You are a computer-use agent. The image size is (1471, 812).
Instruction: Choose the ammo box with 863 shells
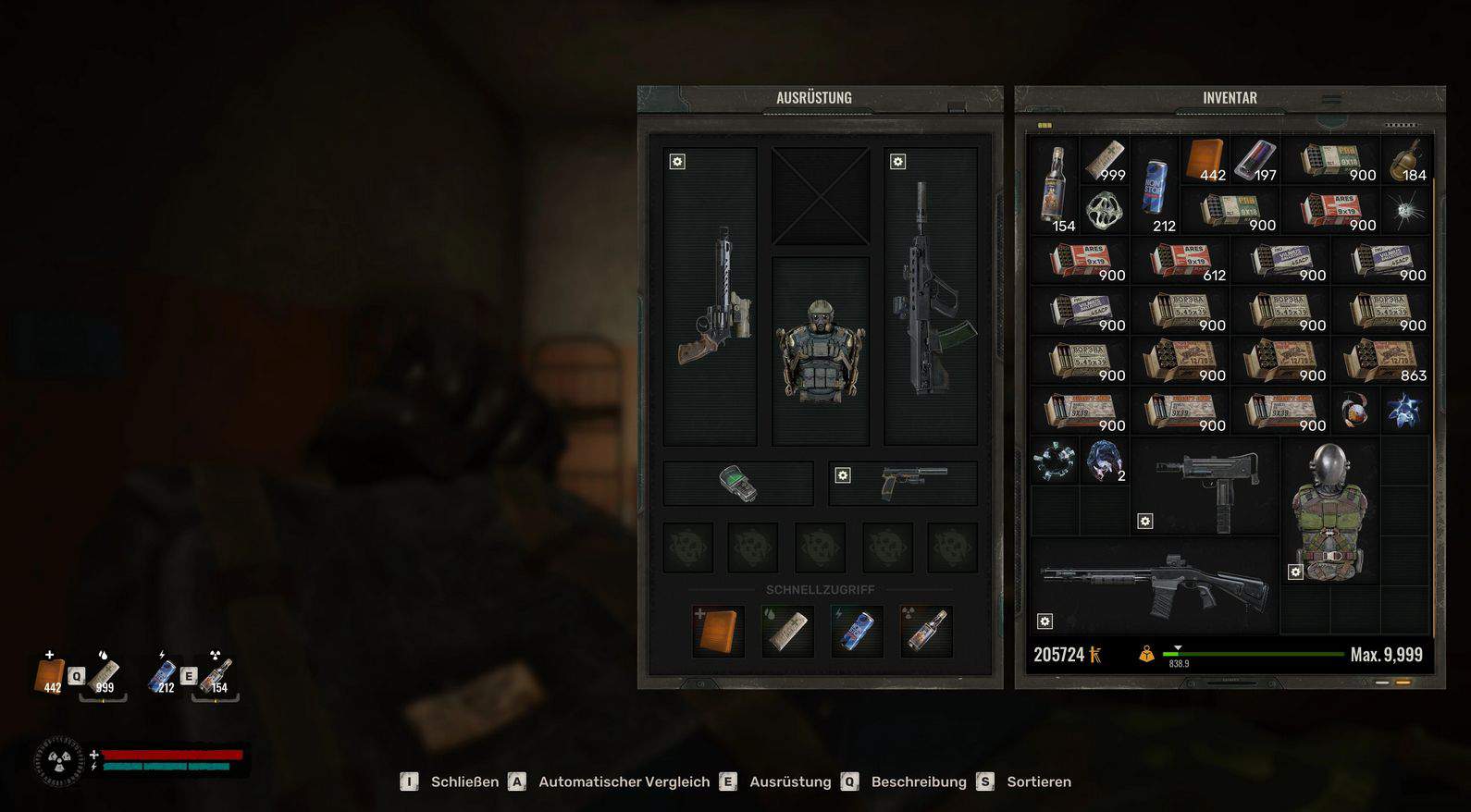[x=1385, y=361]
